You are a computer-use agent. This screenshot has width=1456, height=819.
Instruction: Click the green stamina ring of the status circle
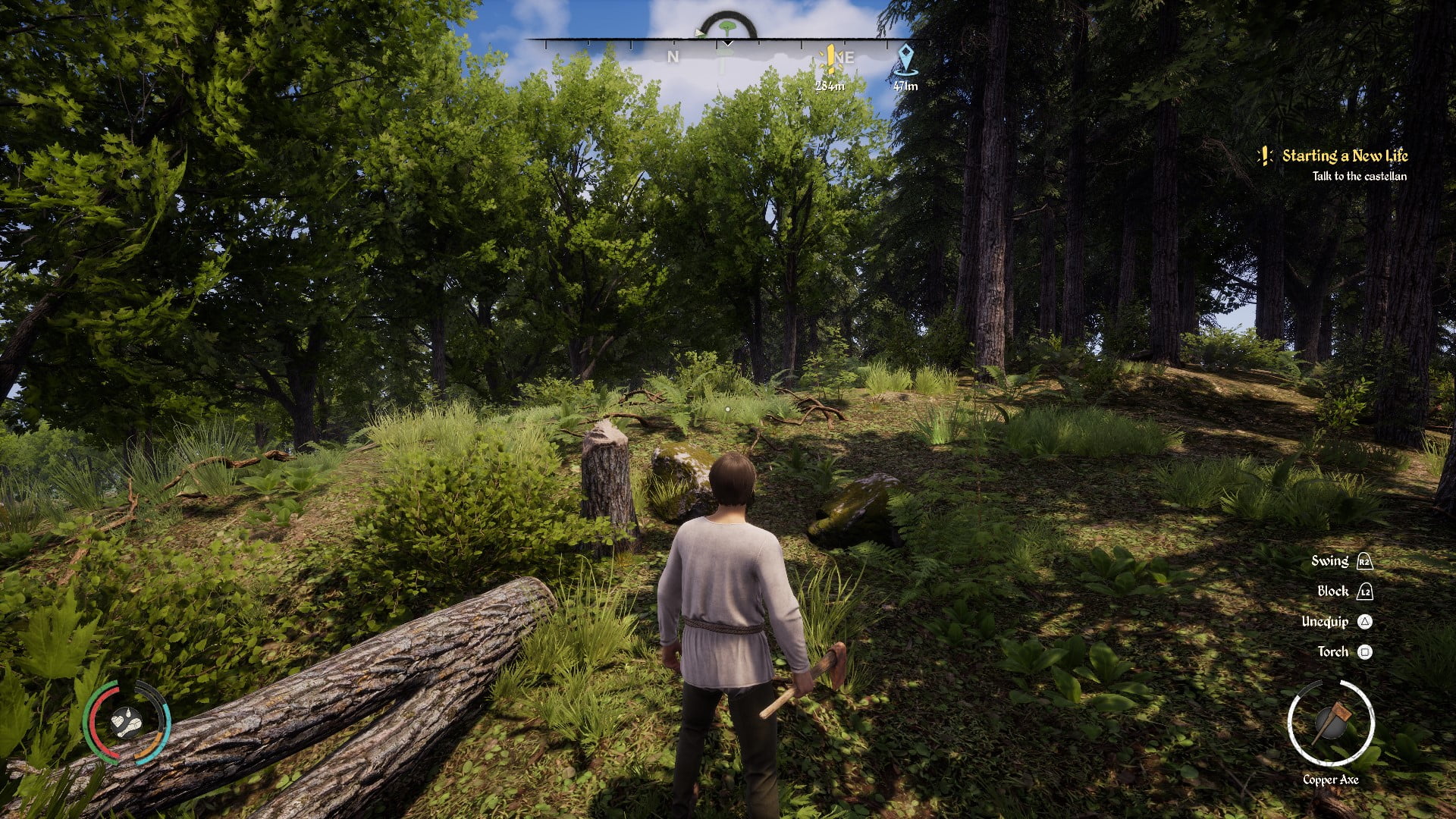coord(87,720)
